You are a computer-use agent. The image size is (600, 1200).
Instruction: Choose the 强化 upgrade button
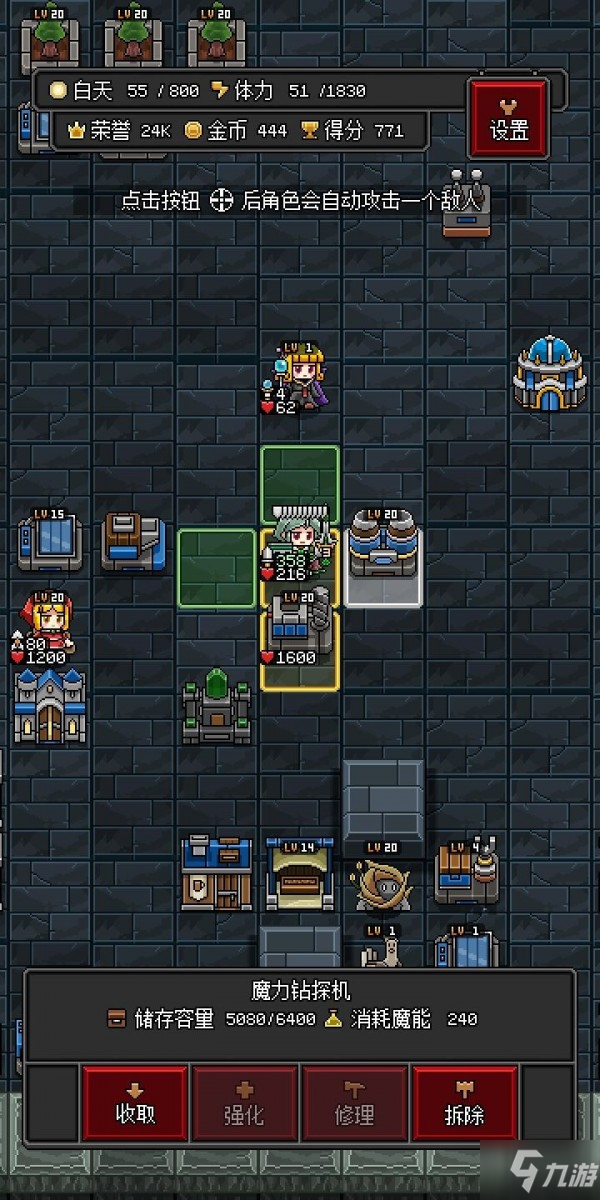tap(245, 1102)
